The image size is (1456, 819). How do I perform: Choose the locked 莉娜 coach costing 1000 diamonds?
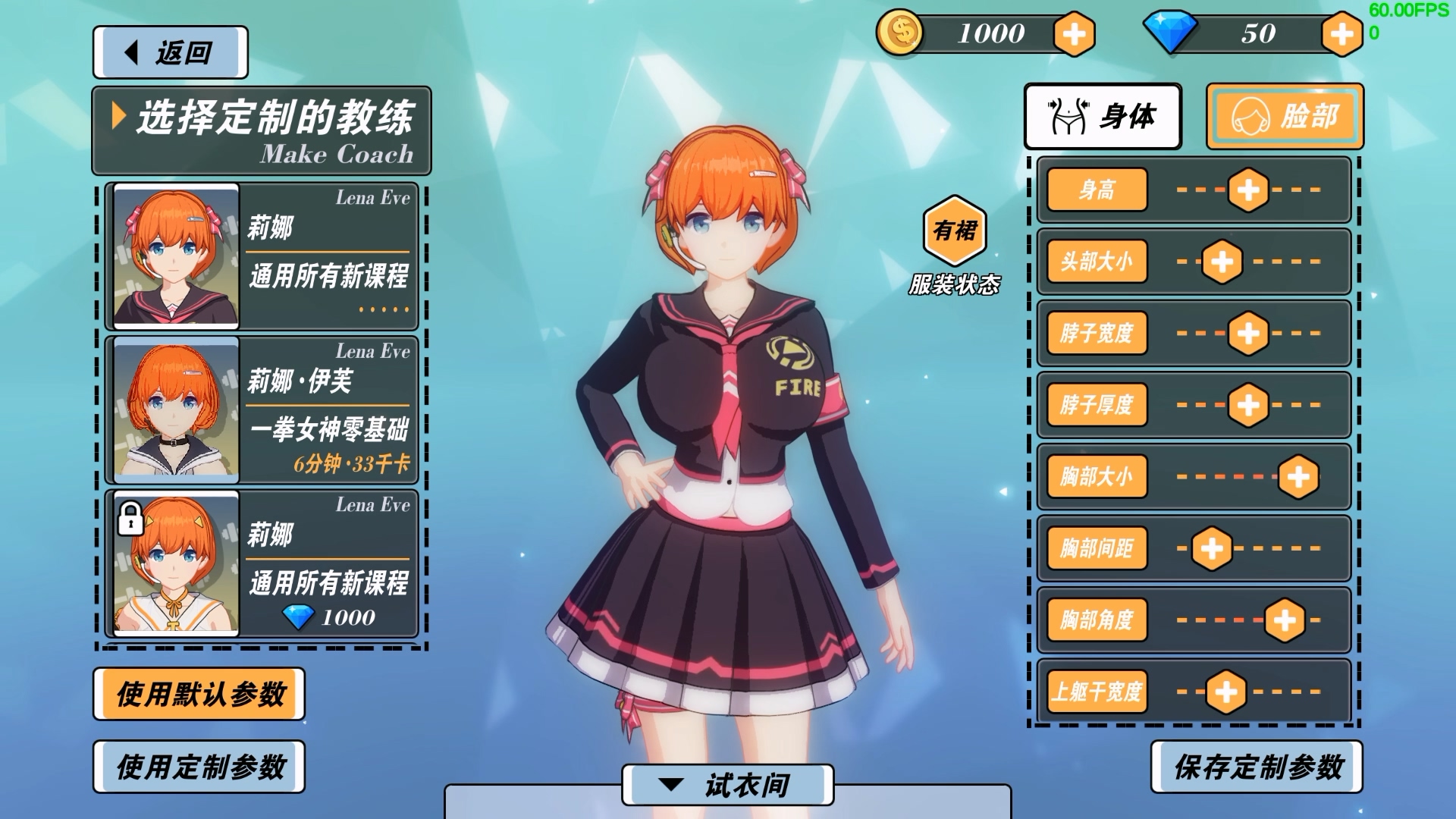pos(262,563)
